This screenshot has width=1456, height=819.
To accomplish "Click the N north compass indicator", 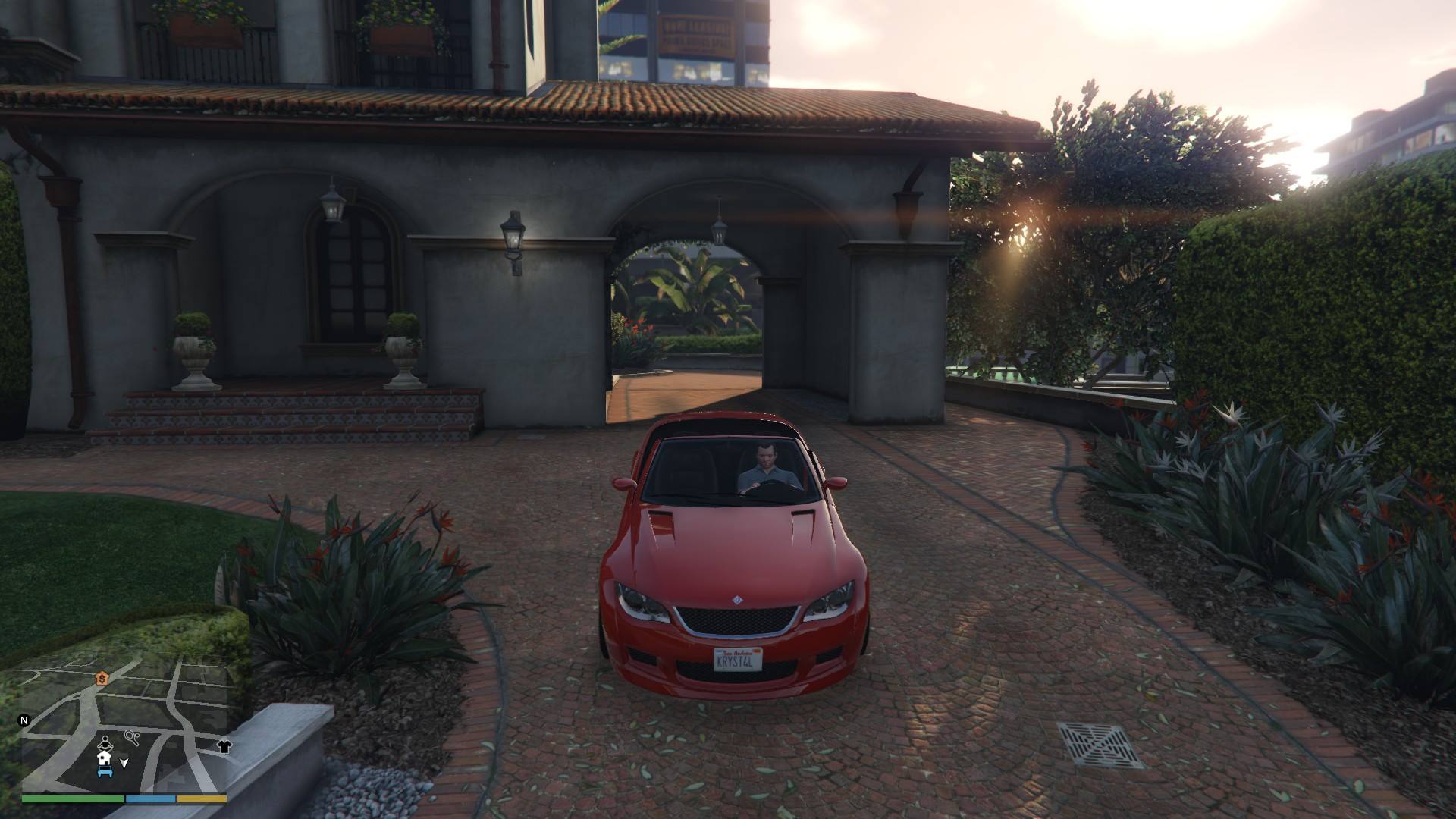I will tap(24, 720).
